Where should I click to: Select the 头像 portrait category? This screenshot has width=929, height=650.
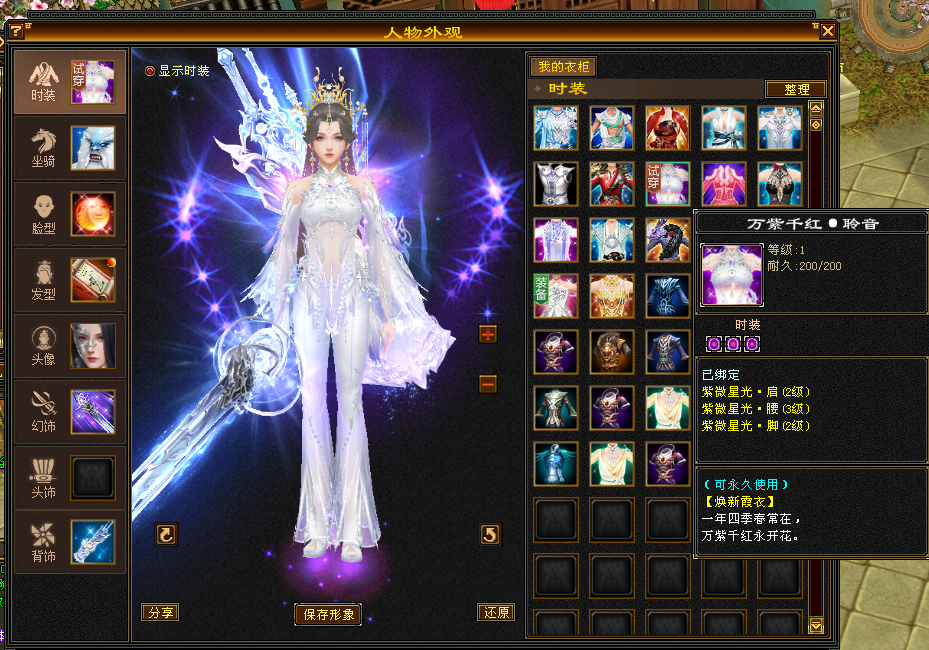(x=70, y=346)
